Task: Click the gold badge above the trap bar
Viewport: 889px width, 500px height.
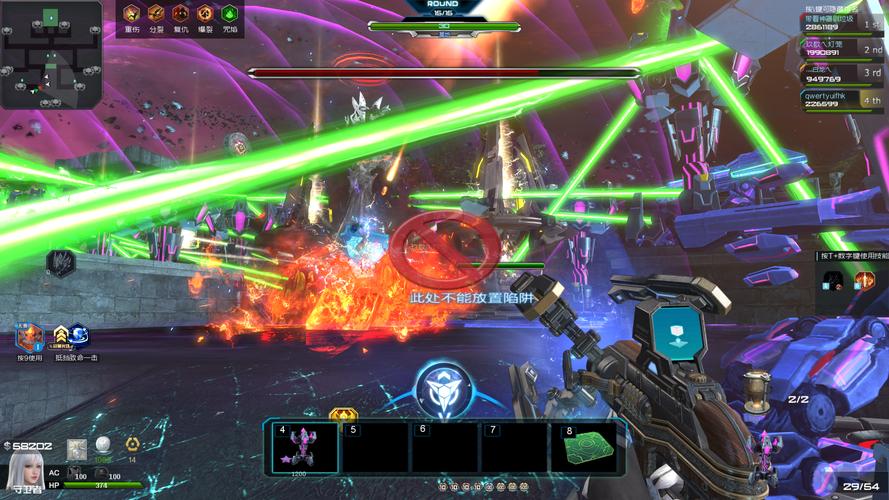Action: (x=343, y=413)
